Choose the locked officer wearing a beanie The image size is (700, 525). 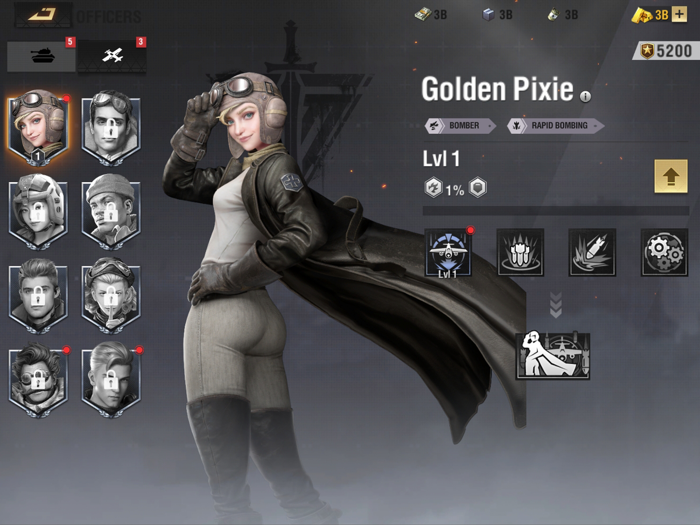[x=110, y=211]
